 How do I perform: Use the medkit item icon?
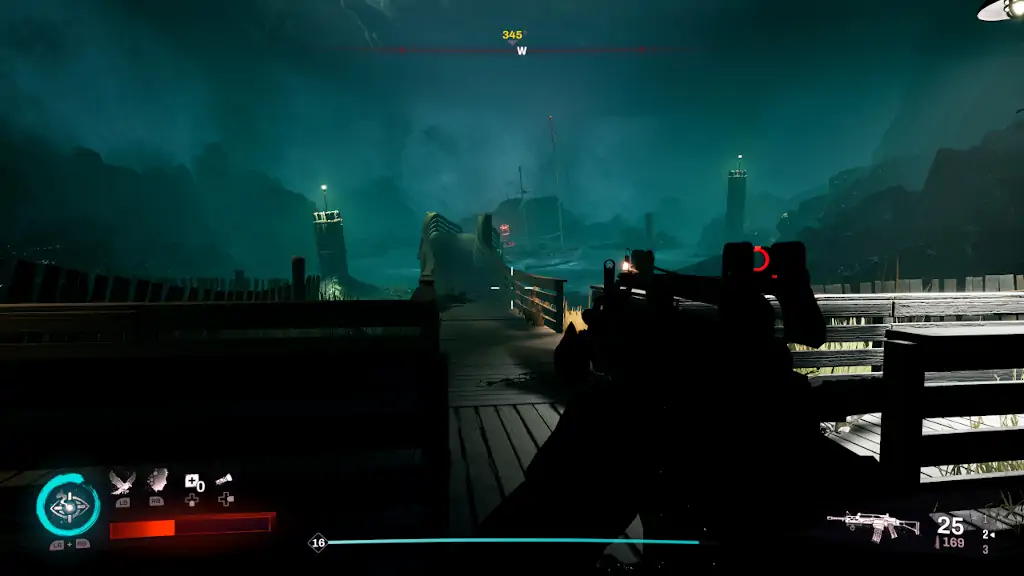click(x=191, y=482)
